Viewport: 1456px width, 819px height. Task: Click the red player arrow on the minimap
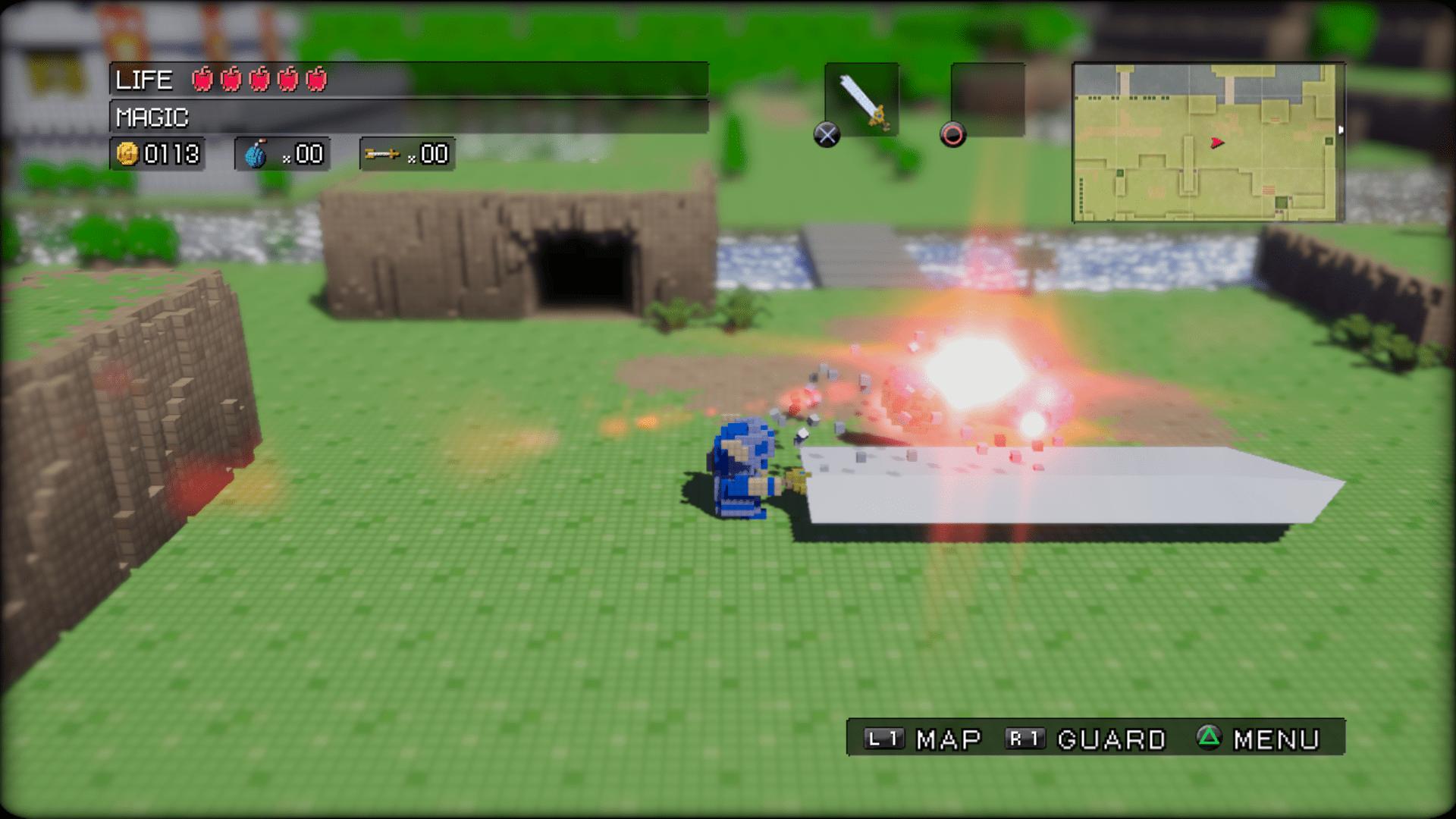pyautogui.click(x=1216, y=143)
